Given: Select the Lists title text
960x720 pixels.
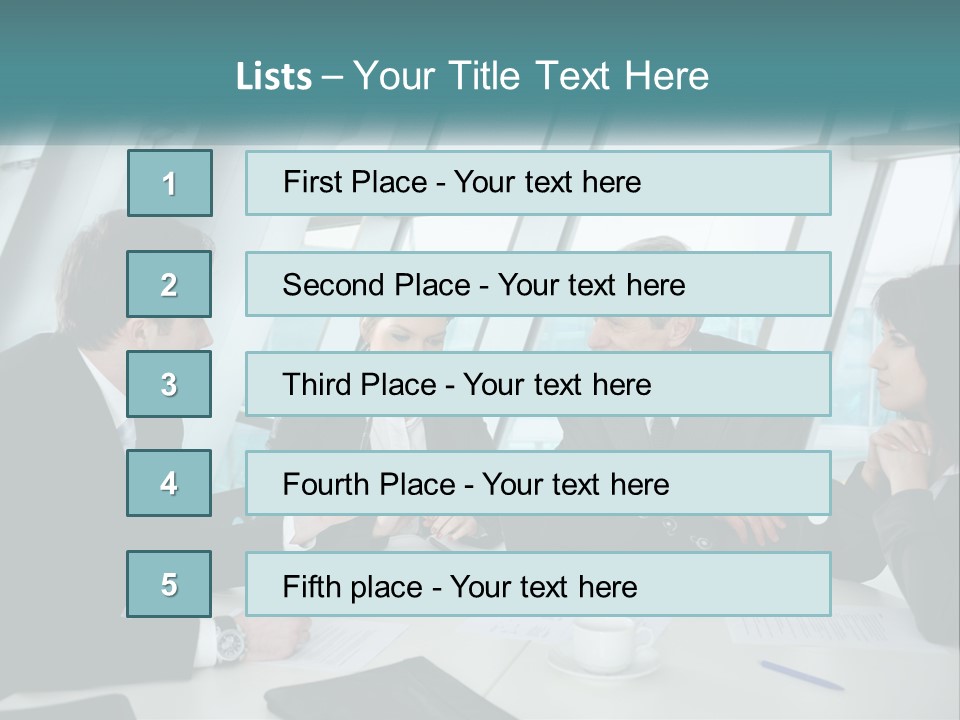Looking at the screenshot, I should 472,76.
